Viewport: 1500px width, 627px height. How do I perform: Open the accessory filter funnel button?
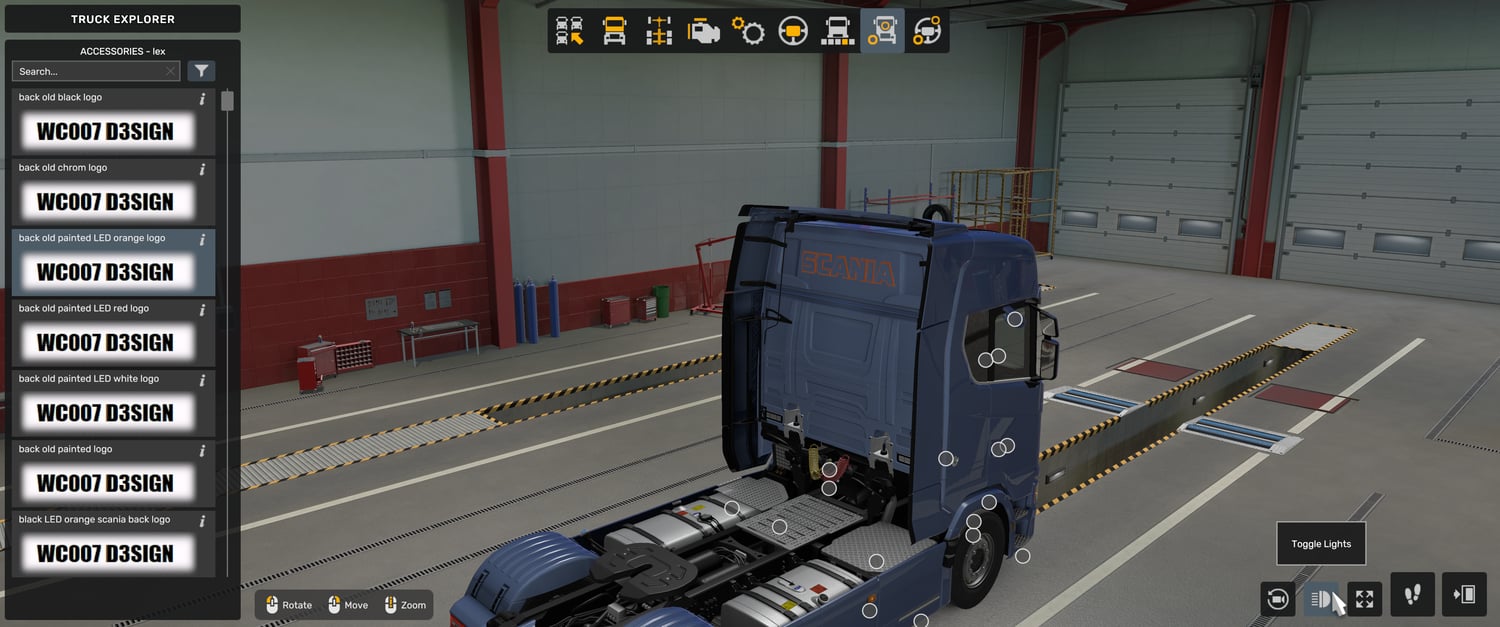(202, 71)
